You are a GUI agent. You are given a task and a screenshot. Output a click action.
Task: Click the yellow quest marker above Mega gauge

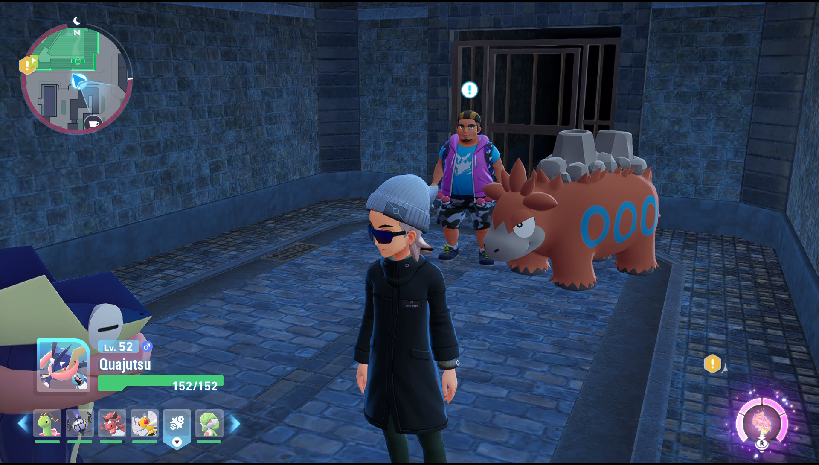pyautogui.click(x=712, y=364)
